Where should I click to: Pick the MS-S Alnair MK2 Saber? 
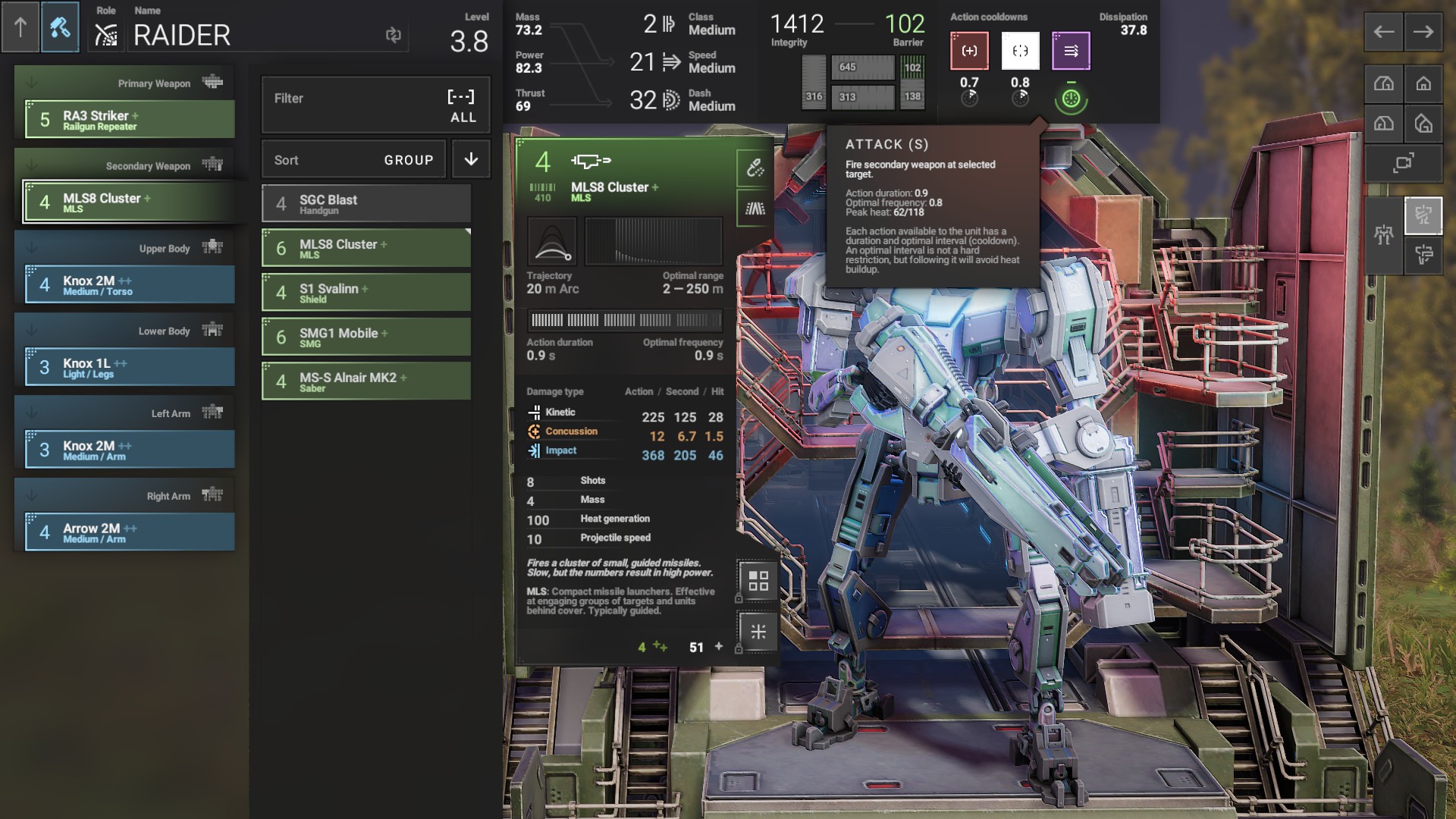[x=366, y=381]
